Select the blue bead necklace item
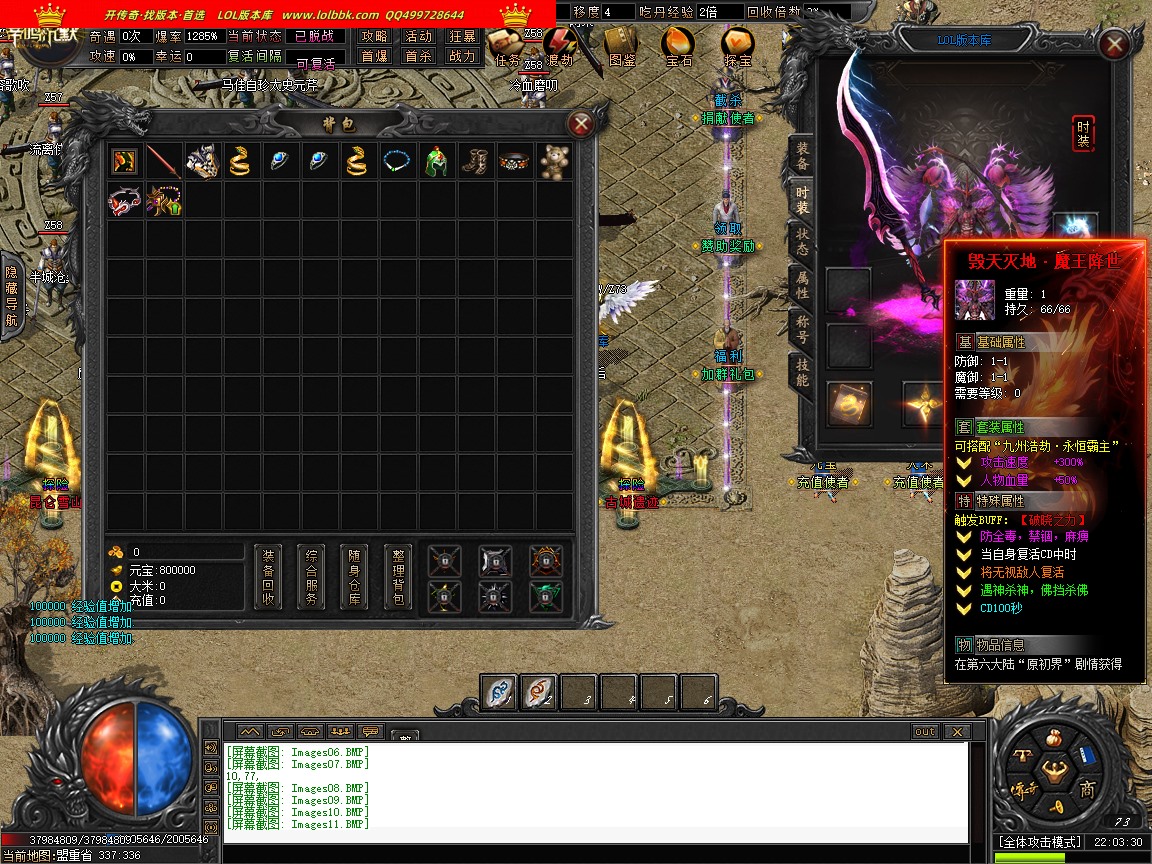This screenshot has height=864, width=1152. pos(398,161)
